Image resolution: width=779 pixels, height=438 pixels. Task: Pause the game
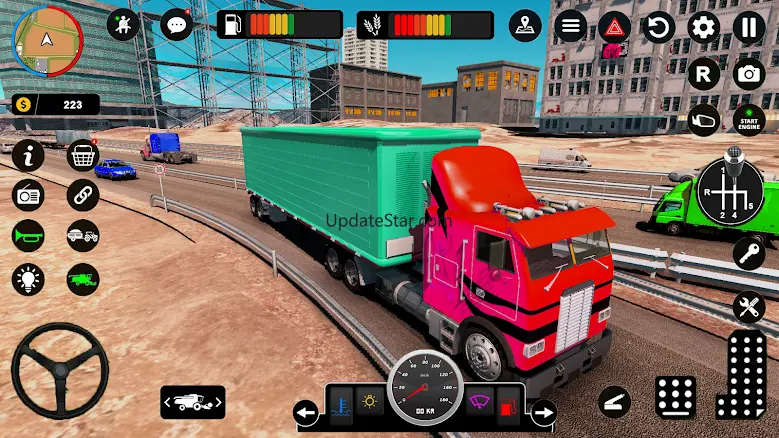click(748, 27)
